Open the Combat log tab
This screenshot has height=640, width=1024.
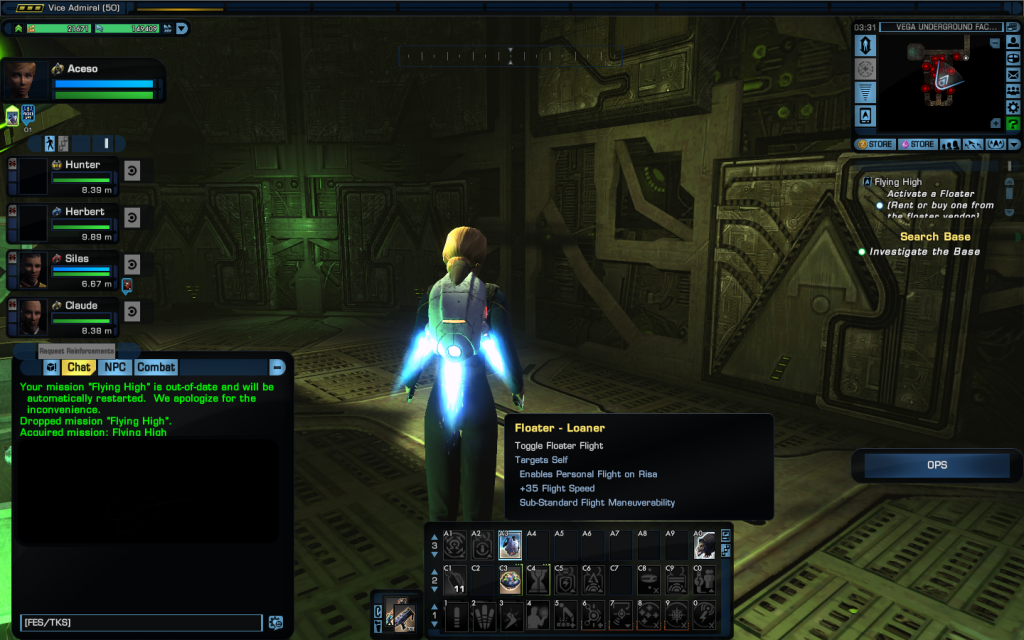(x=156, y=367)
